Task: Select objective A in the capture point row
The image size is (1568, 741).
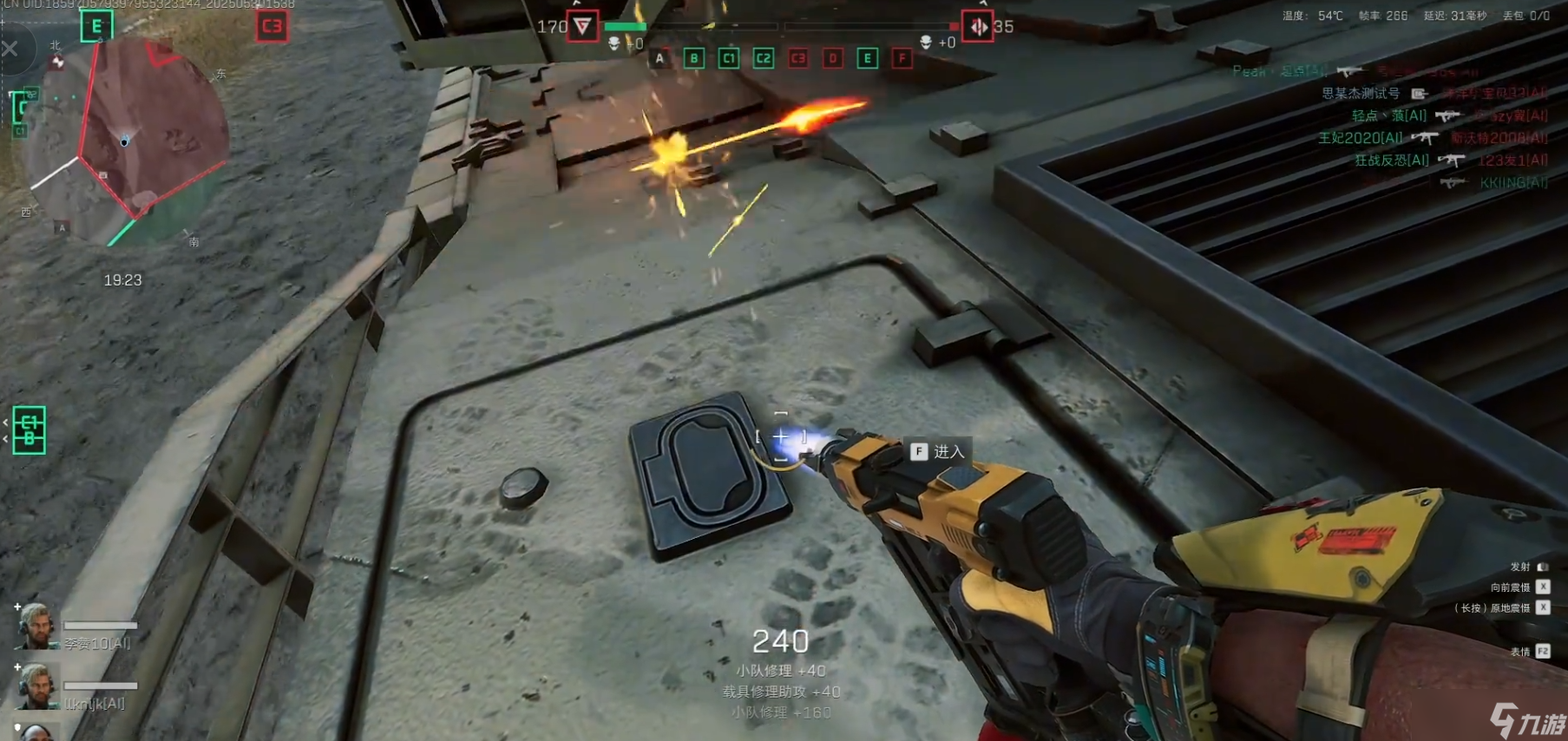Action: (659, 59)
